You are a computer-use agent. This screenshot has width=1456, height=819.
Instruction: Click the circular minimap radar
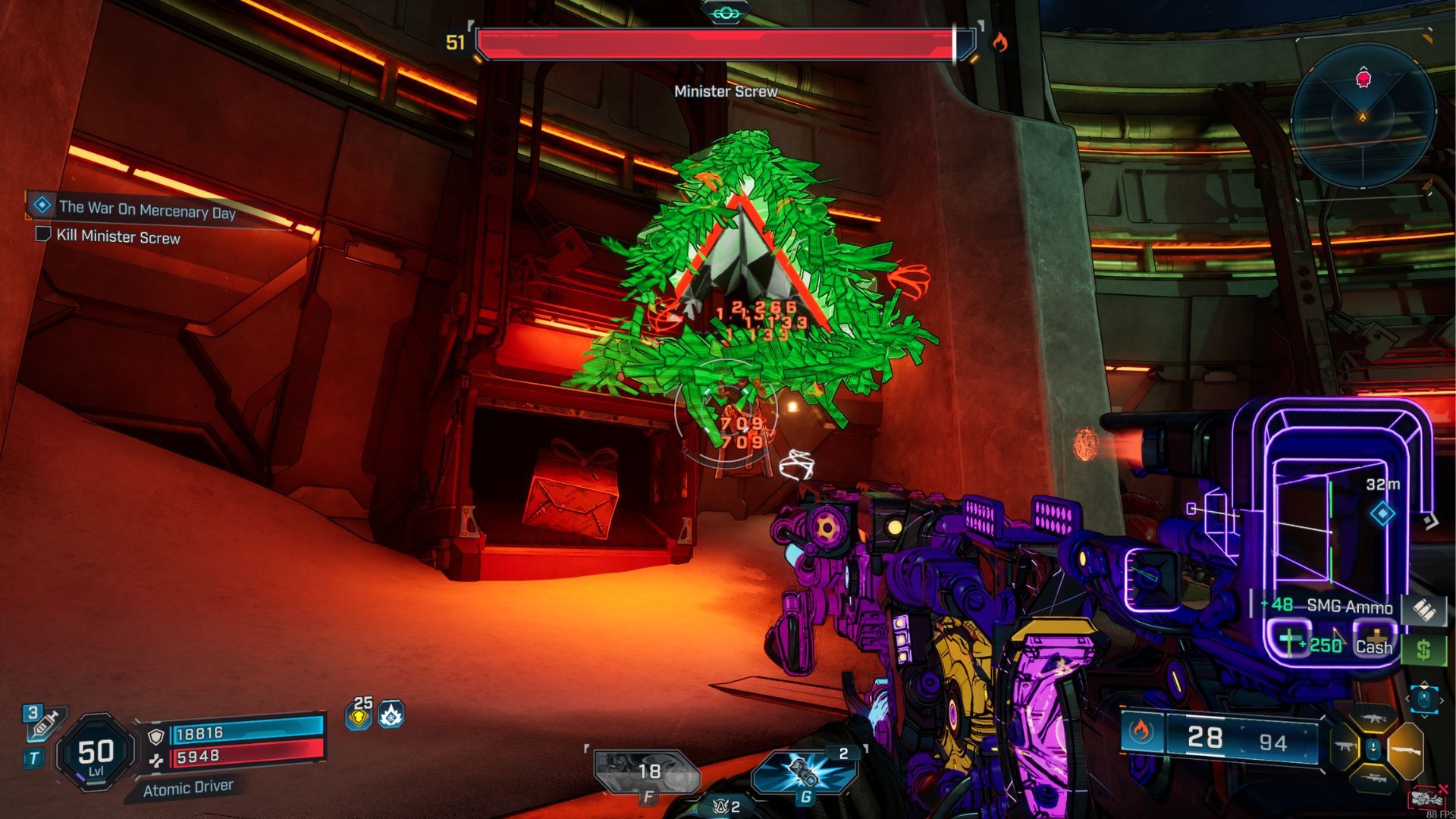(x=1363, y=114)
